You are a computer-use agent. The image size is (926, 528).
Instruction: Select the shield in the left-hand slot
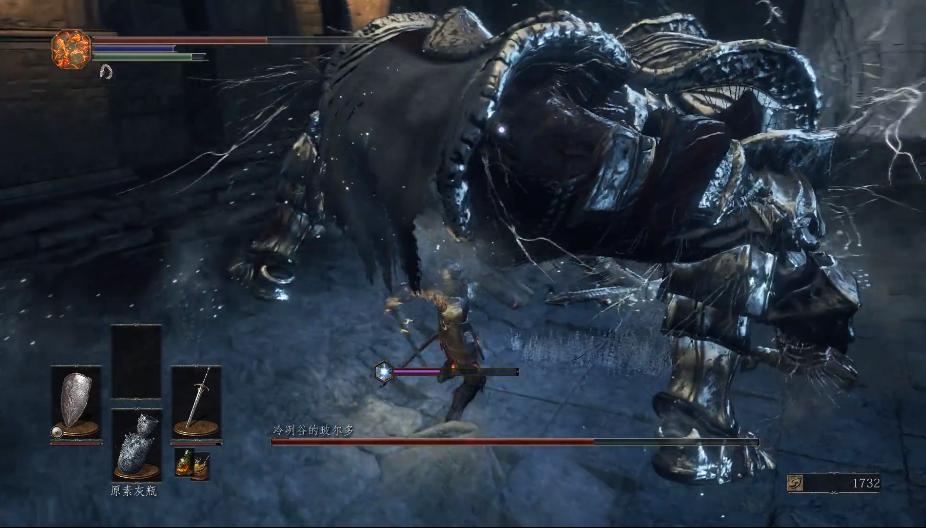[x=76, y=402]
